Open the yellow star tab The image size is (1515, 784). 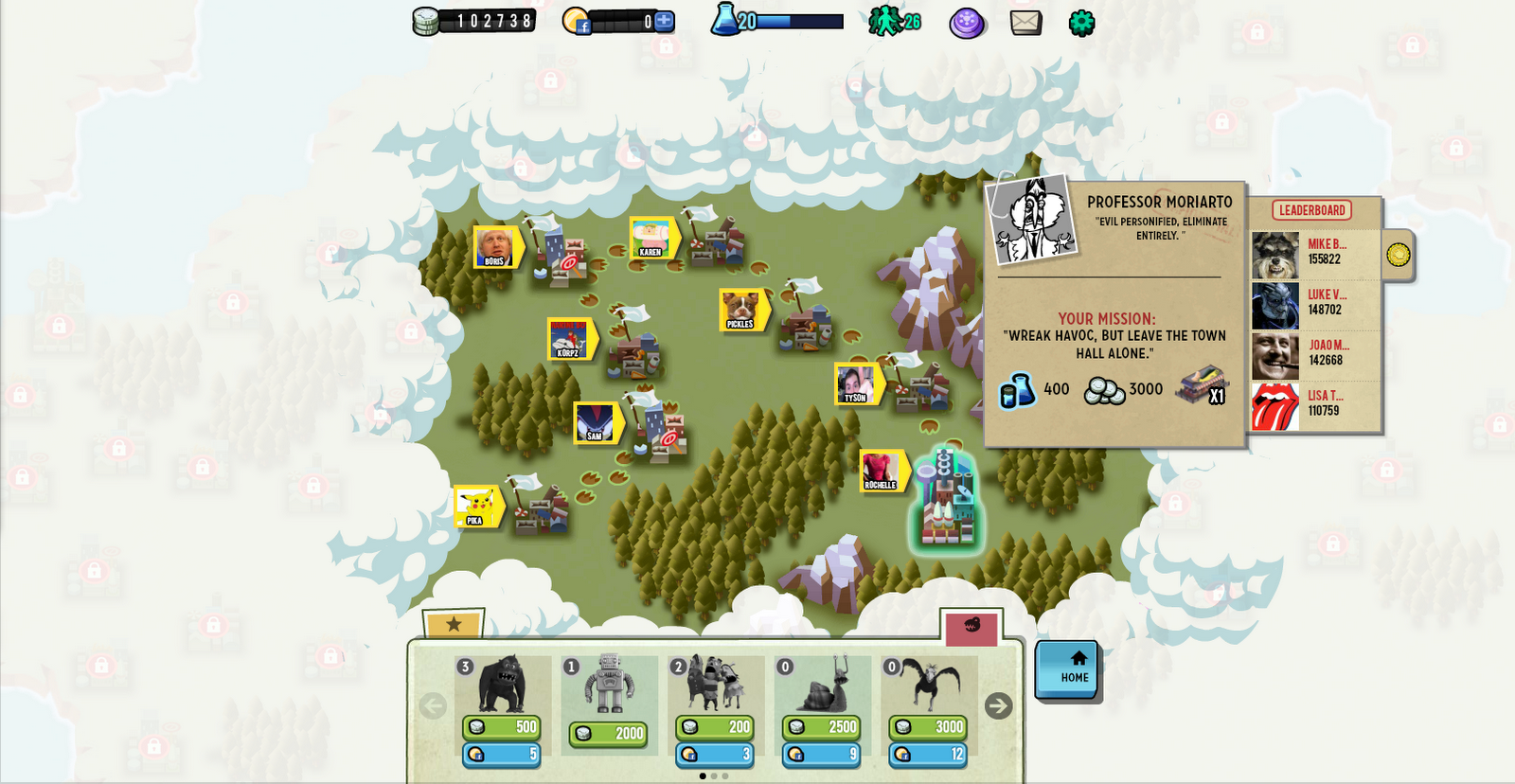[454, 625]
